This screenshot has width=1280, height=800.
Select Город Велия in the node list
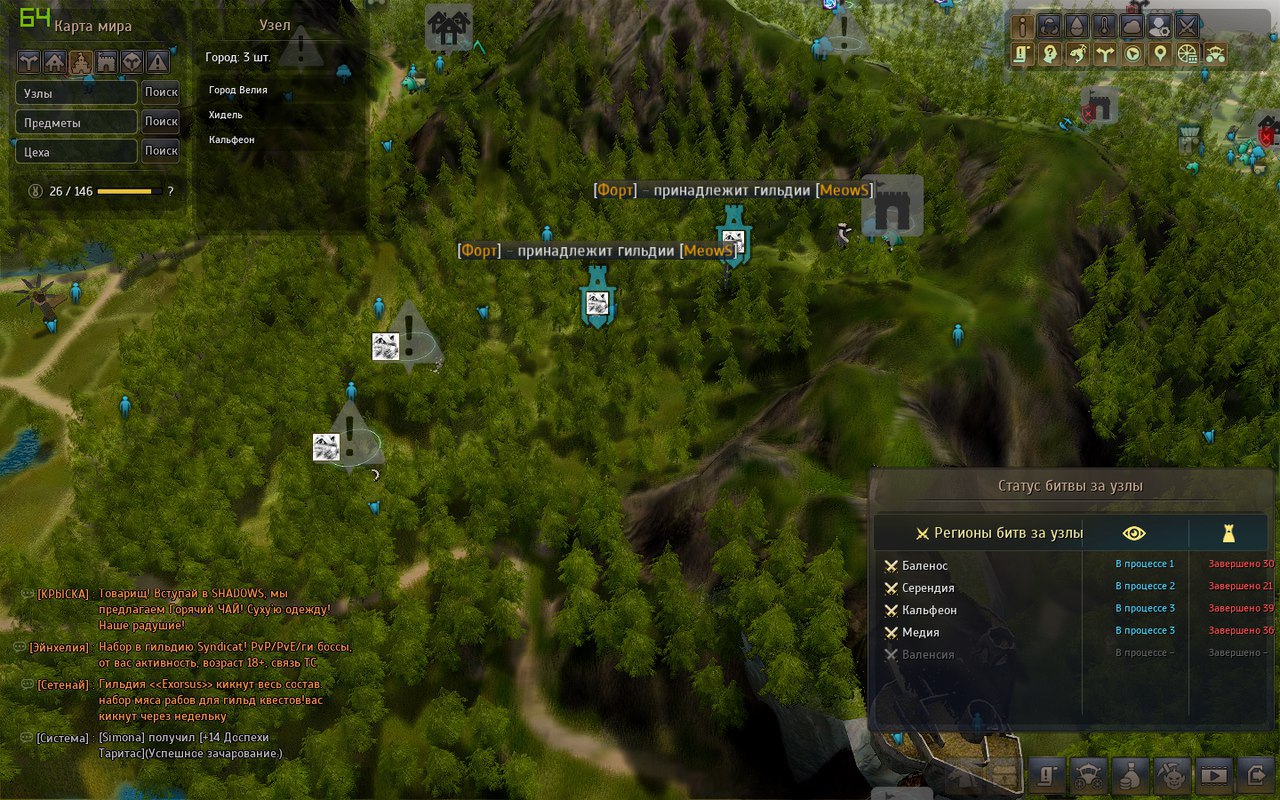pyautogui.click(x=237, y=90)
